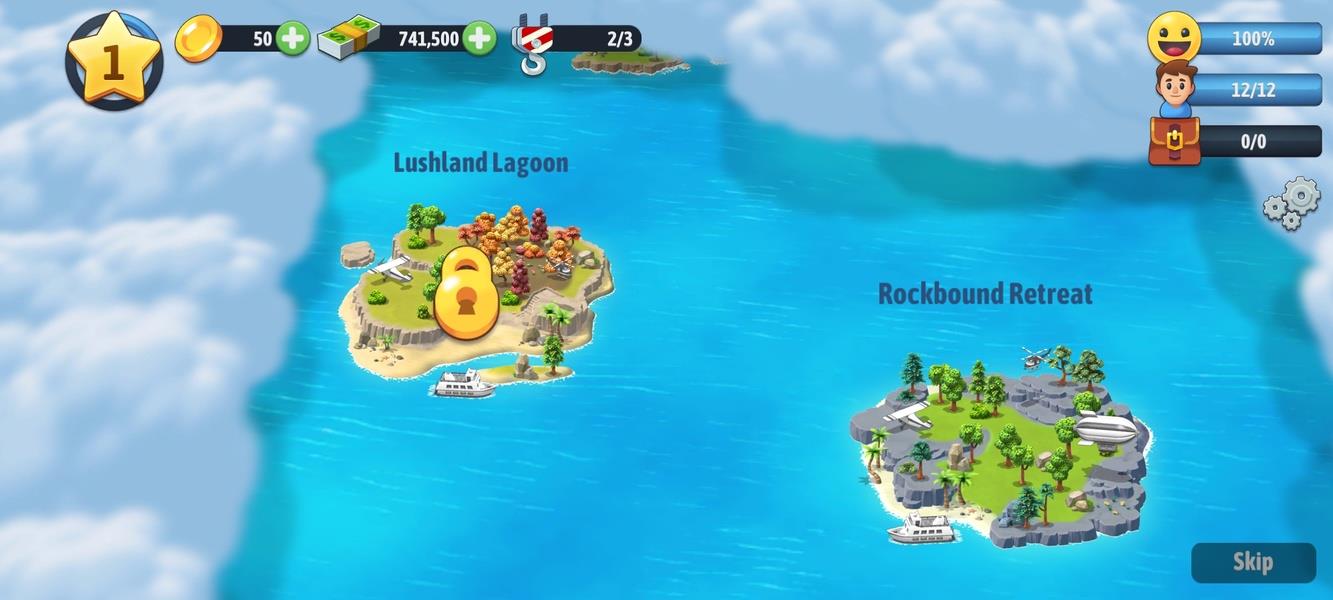Select the locked Lushland Lagoon island
The height and width of the screenshot is (600, 1333).
(x=468, y=293)
